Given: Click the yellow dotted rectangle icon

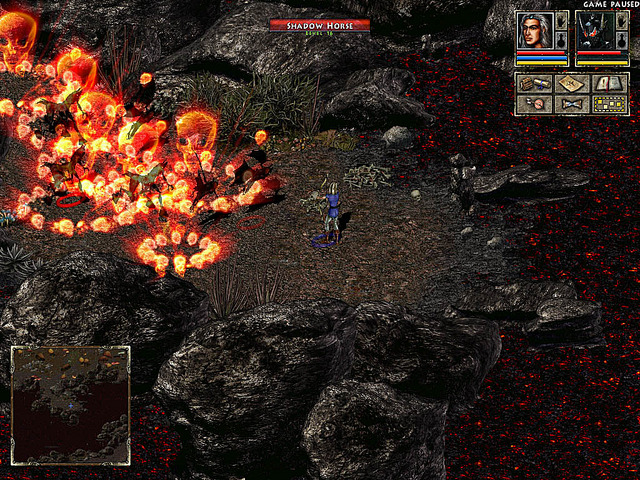Looking at the screenshot, I should pyautogui.click(x=608, y=104).
